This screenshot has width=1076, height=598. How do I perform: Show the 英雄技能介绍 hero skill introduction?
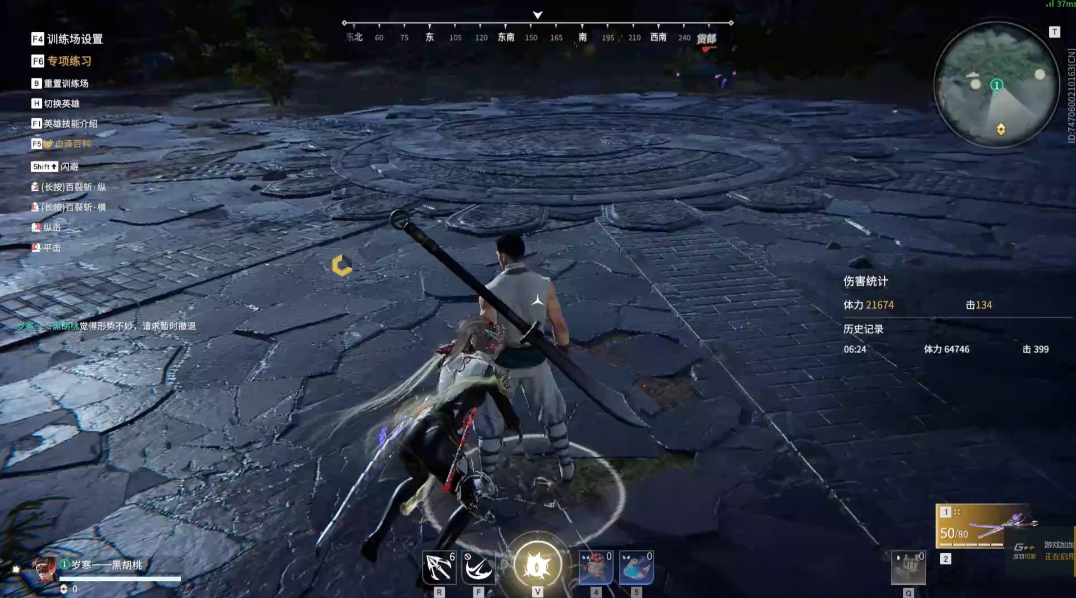pos(70,123)
